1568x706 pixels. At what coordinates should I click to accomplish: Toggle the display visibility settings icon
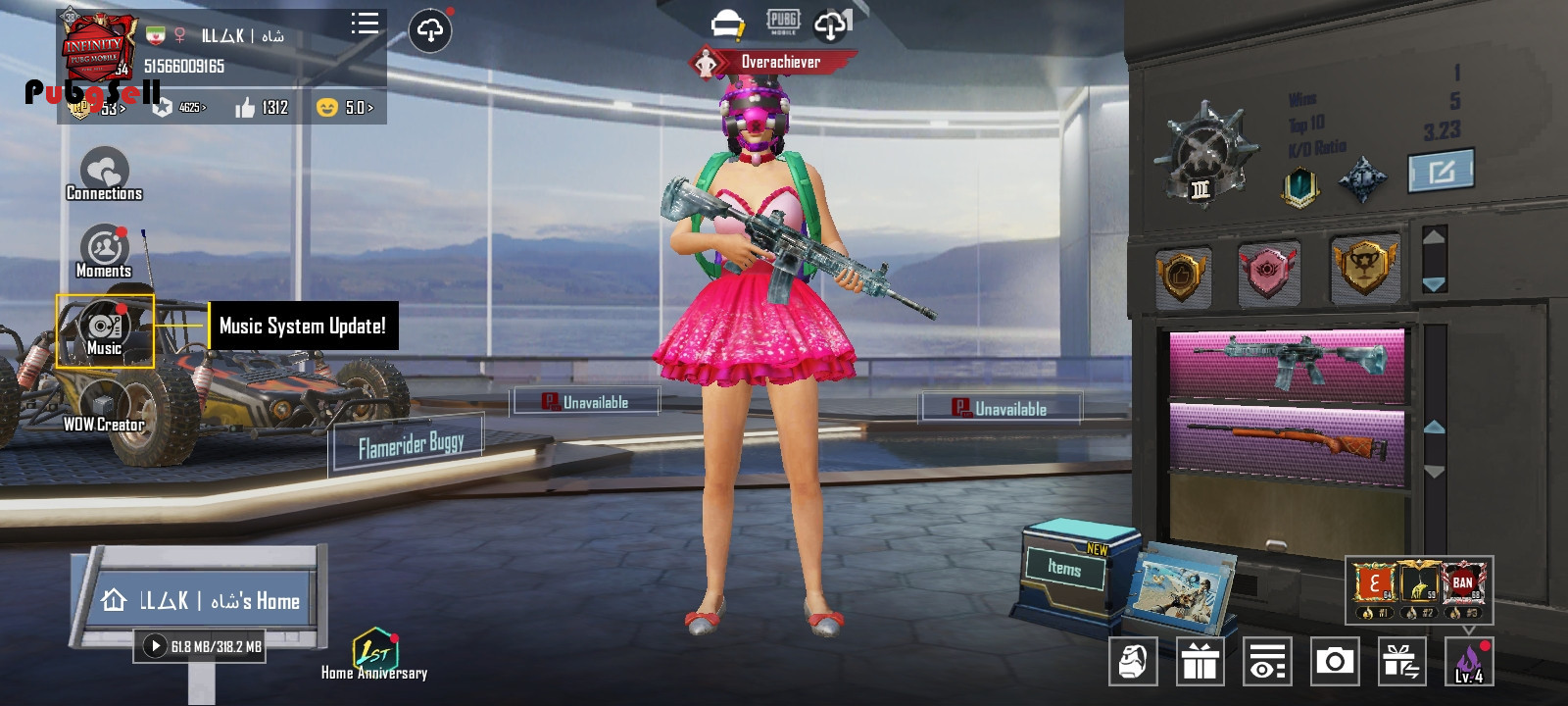coord(1267,662)
